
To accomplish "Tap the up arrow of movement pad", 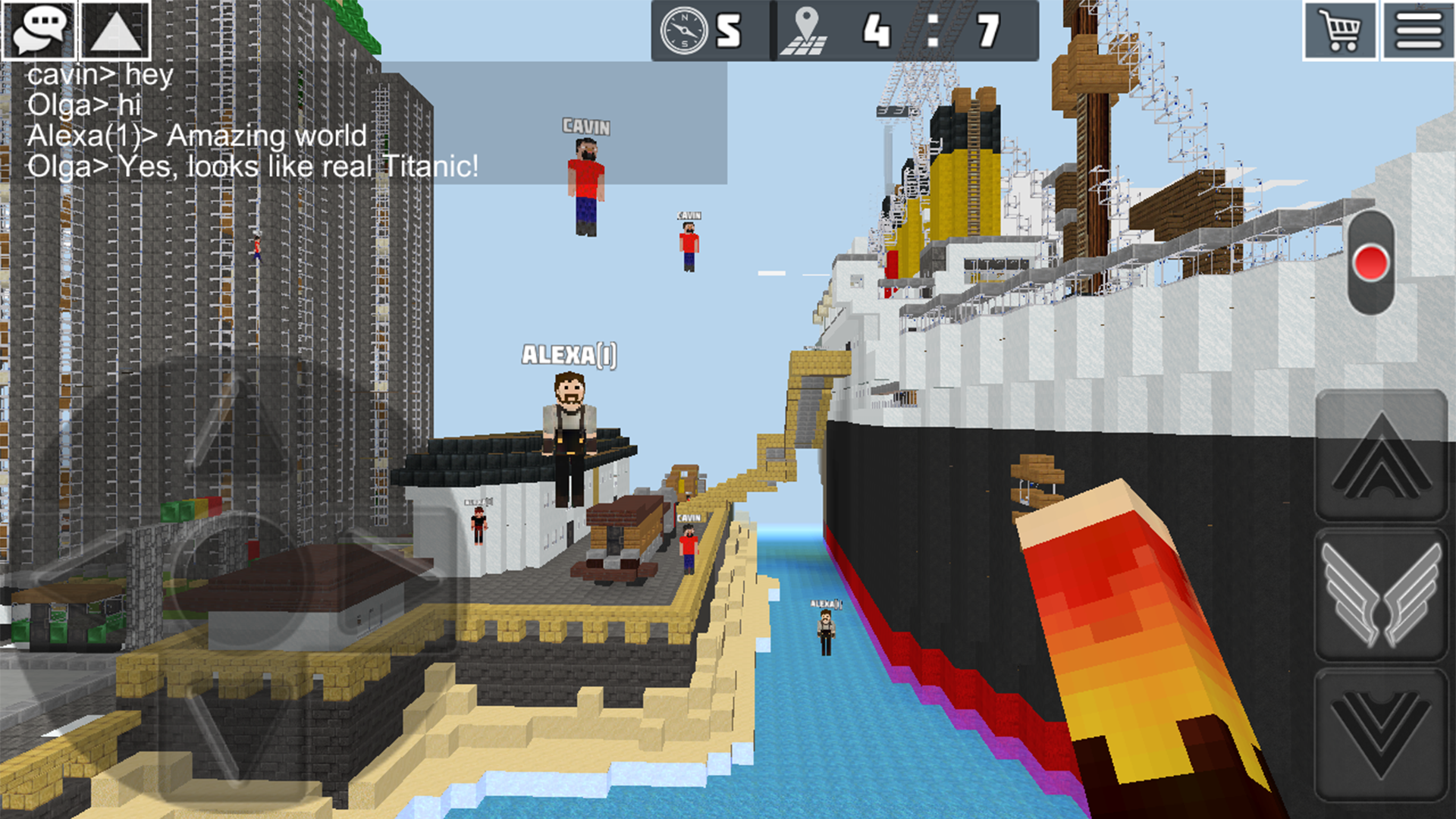I will click(x=1382, y=463).
